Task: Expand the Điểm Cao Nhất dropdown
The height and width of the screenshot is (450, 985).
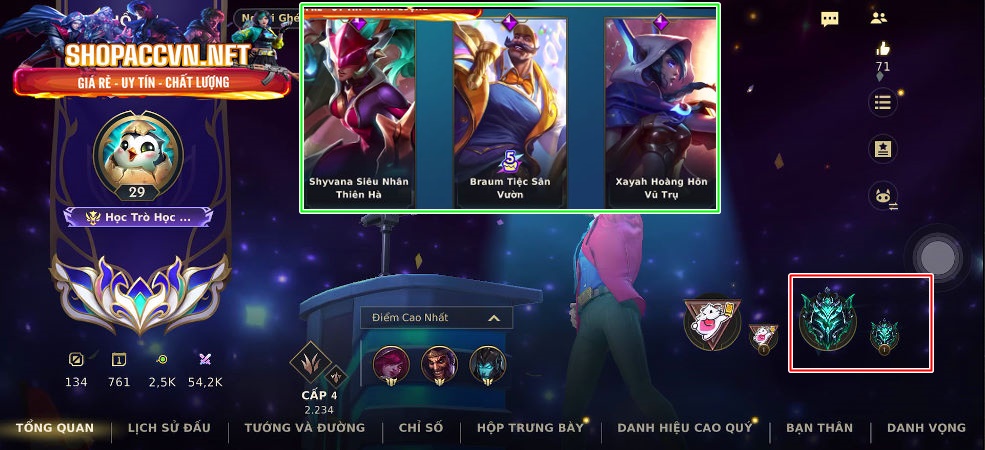Action: [x=437, y=318]
